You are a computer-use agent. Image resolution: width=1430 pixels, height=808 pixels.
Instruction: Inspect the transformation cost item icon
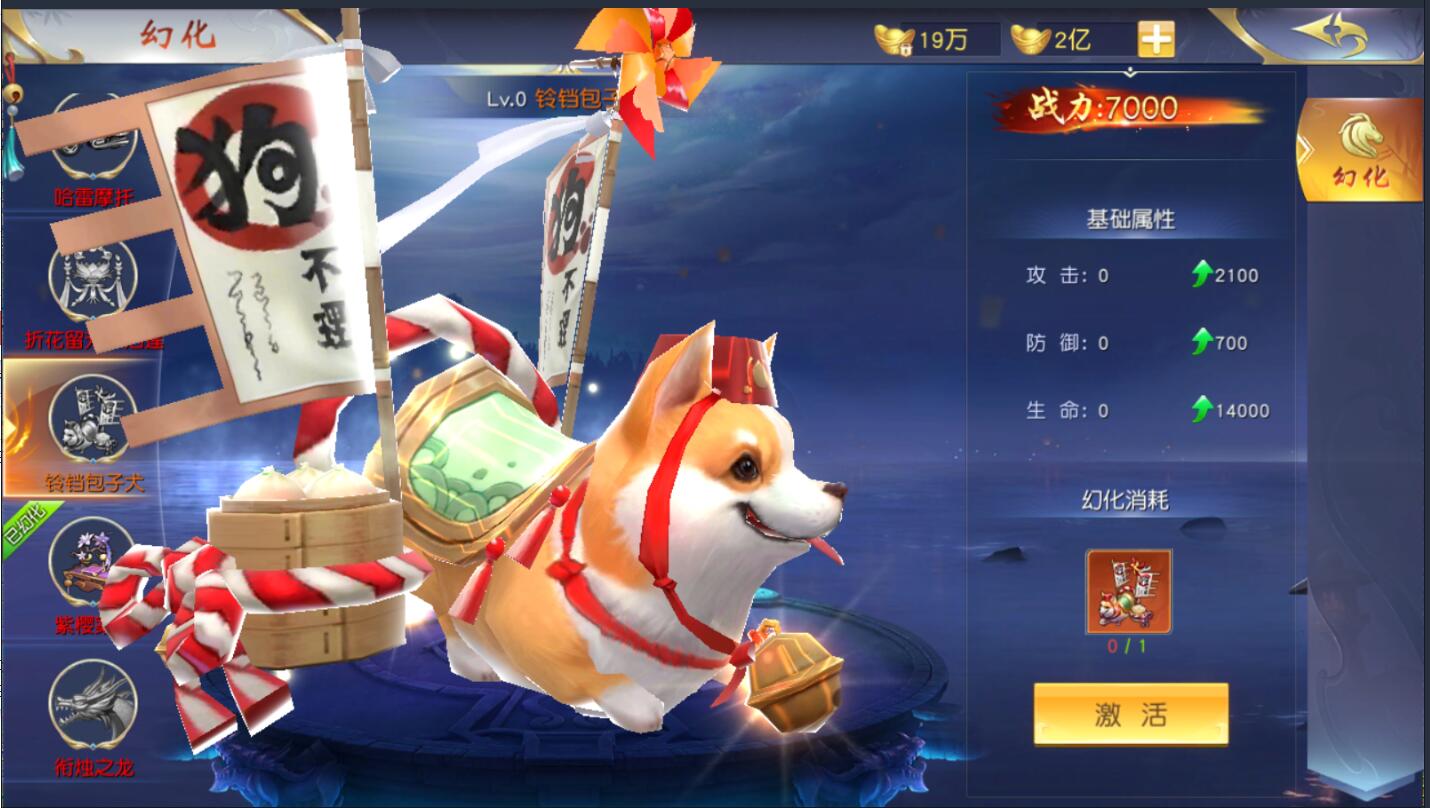coord(1128,591)
